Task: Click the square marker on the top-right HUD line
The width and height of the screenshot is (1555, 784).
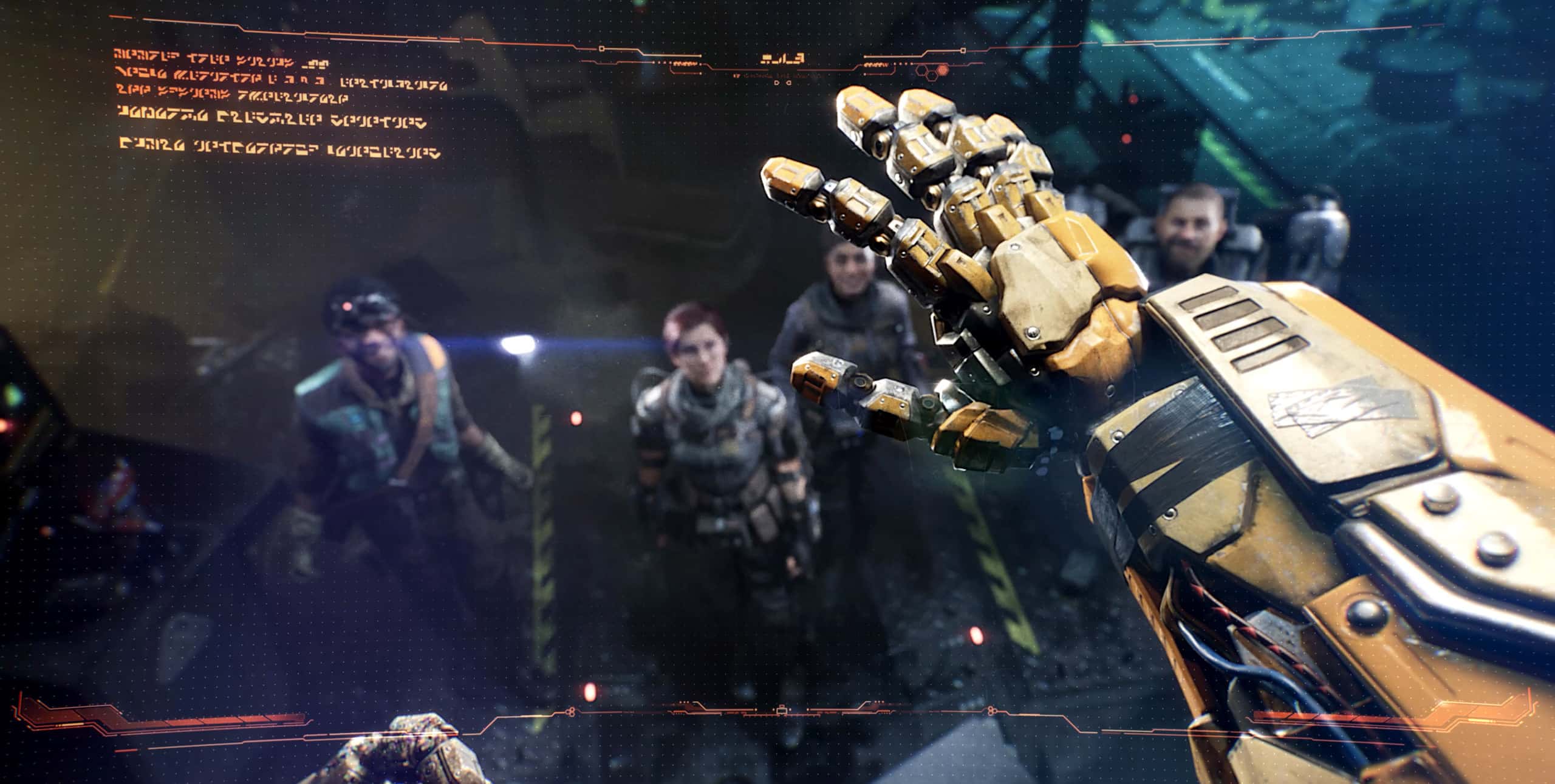Action: 963,51
